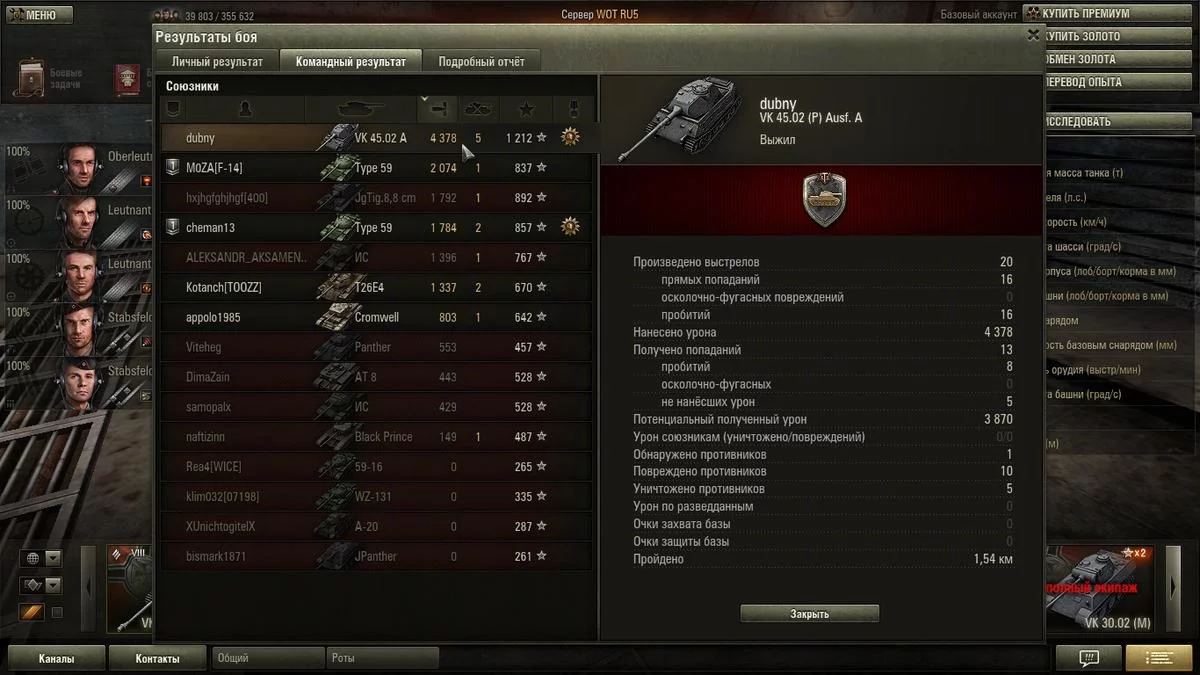Open the Подробный отчёт tab
The image size is (1200, 675).
click(x=481, y=62)
